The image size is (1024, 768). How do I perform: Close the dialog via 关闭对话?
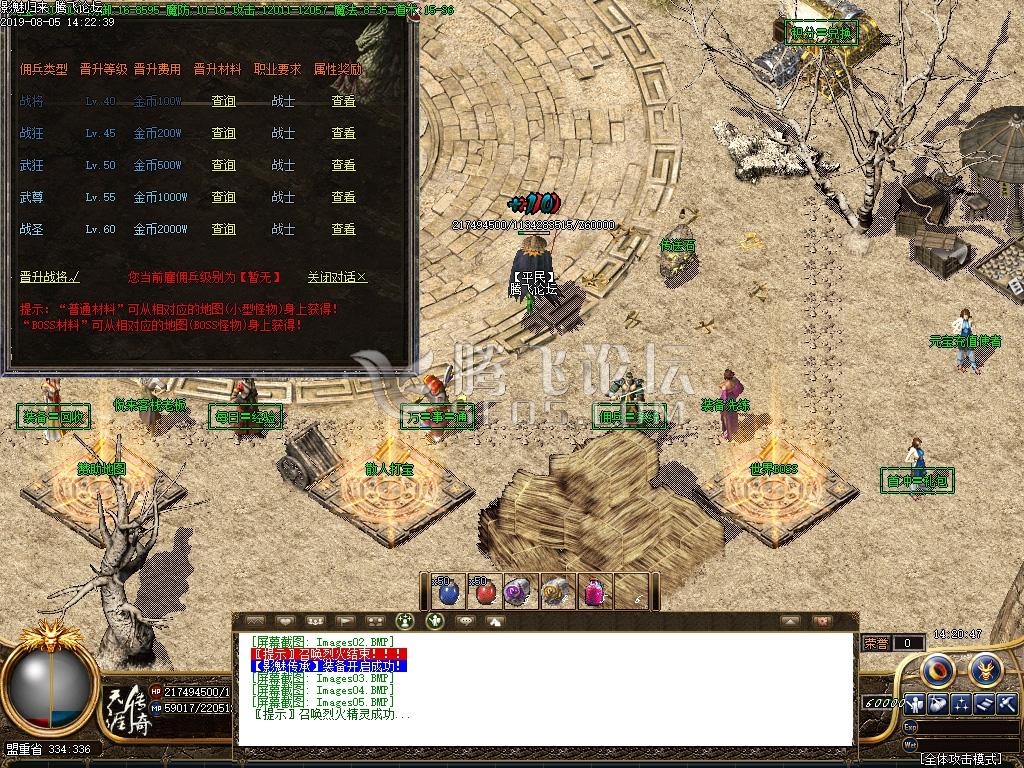[x=337, y=277]
